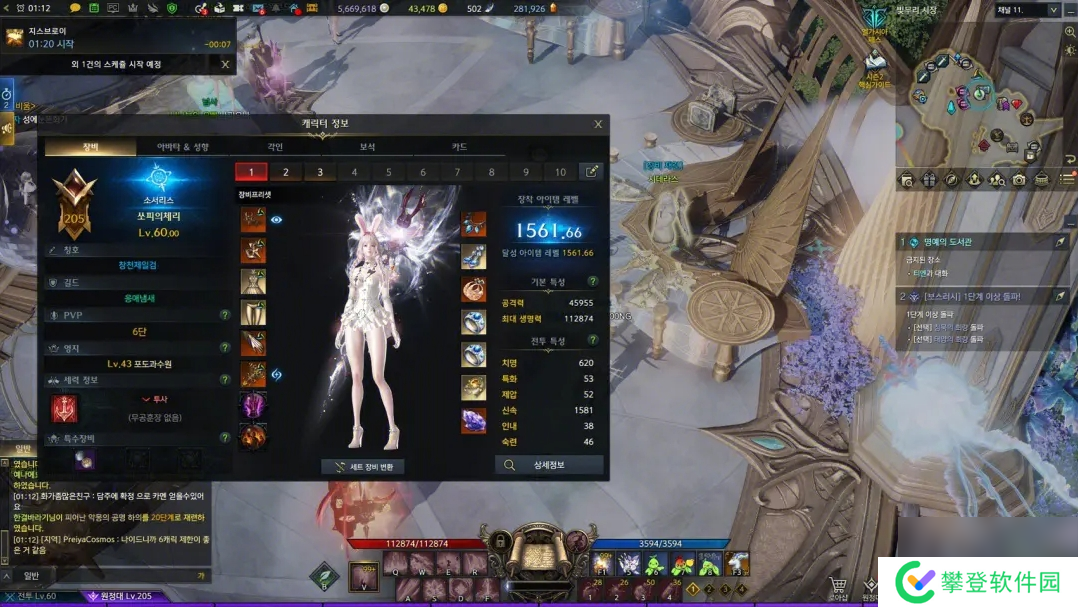This screenshot has width=1078, height=607.
Task: Click the preset edit pencil button
Action: pos(592,172)
